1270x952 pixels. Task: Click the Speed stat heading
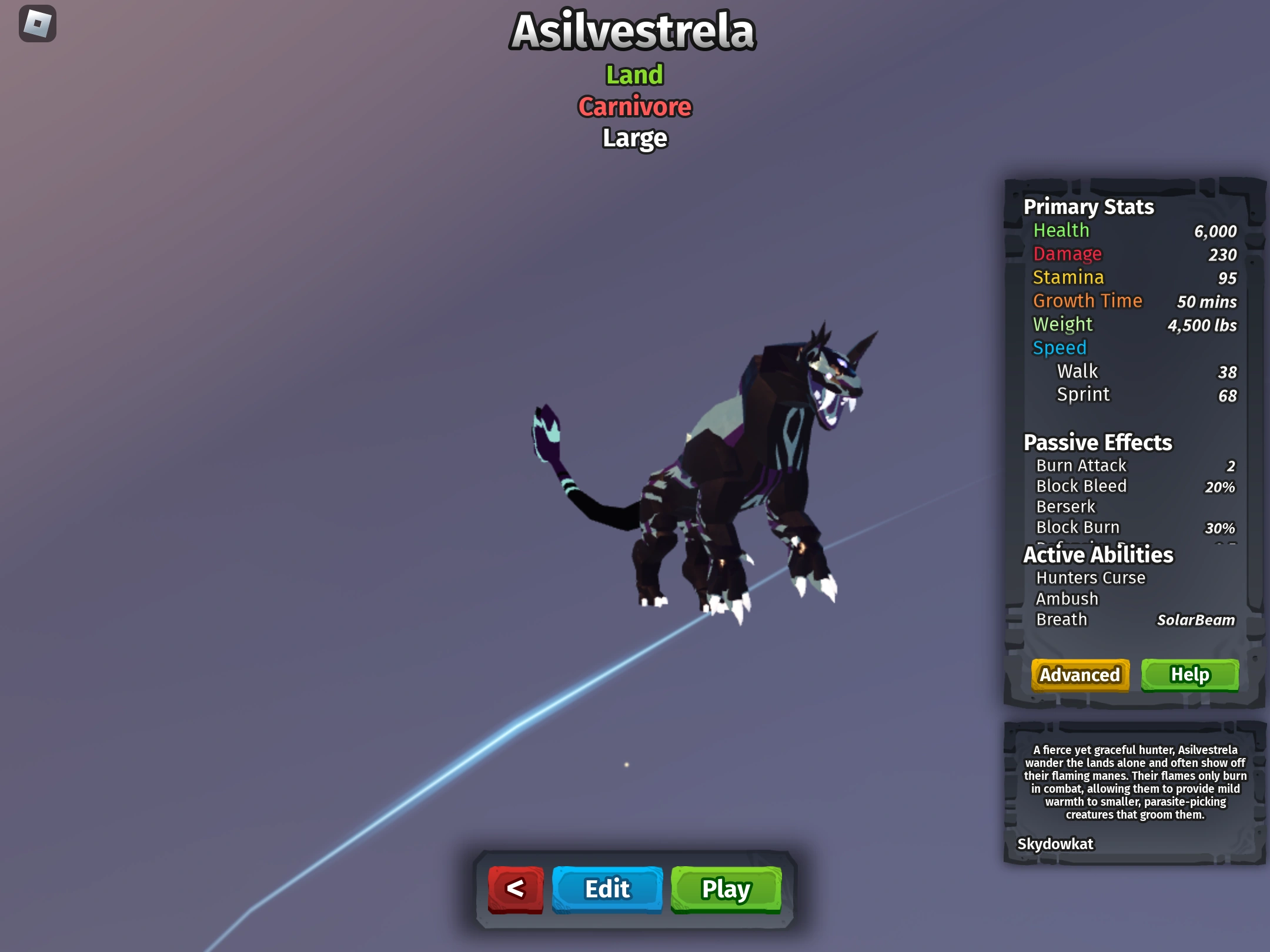(1060, 347)
